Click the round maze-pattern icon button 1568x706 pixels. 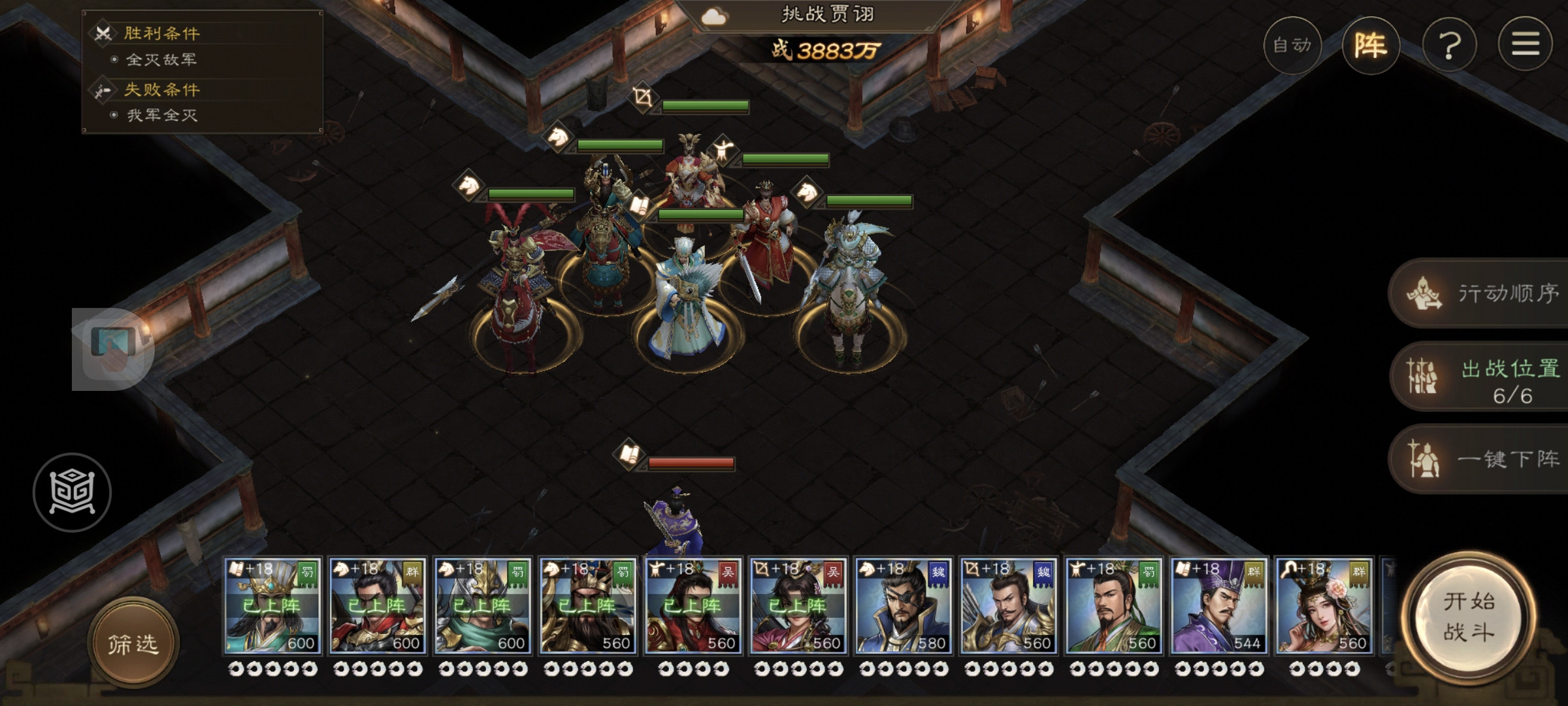click(x=72, y=492)
